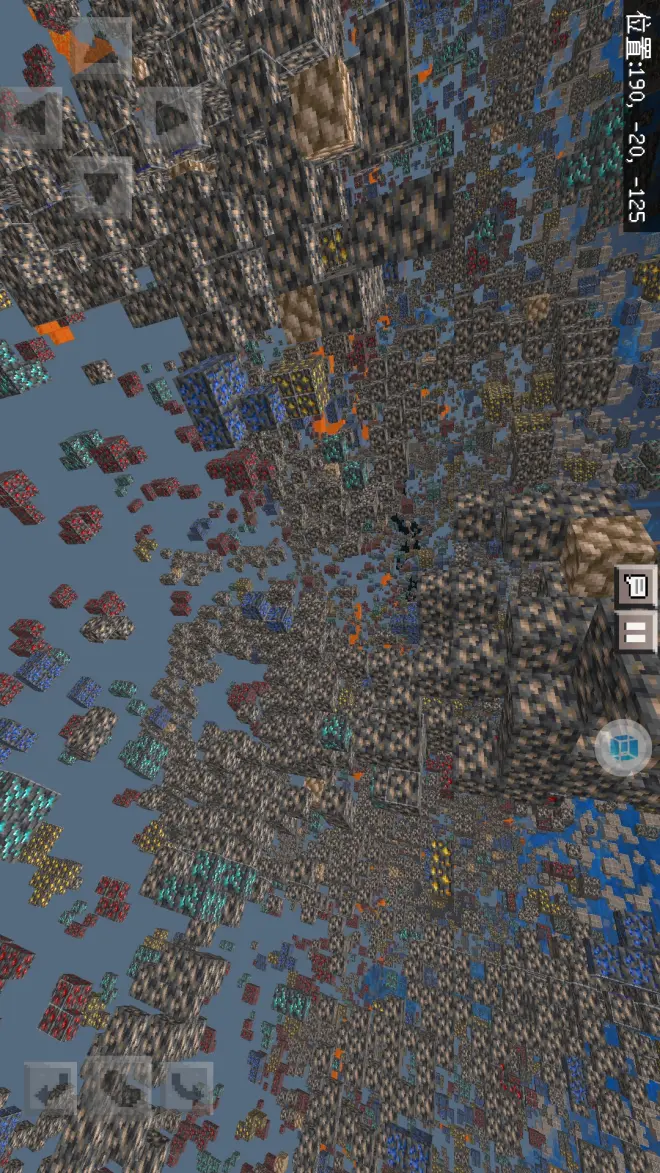Tap the up-pointing D-pad arrow
Image resolution: width=660 pixels, height=1173 pixels.
tap(100, 50)
